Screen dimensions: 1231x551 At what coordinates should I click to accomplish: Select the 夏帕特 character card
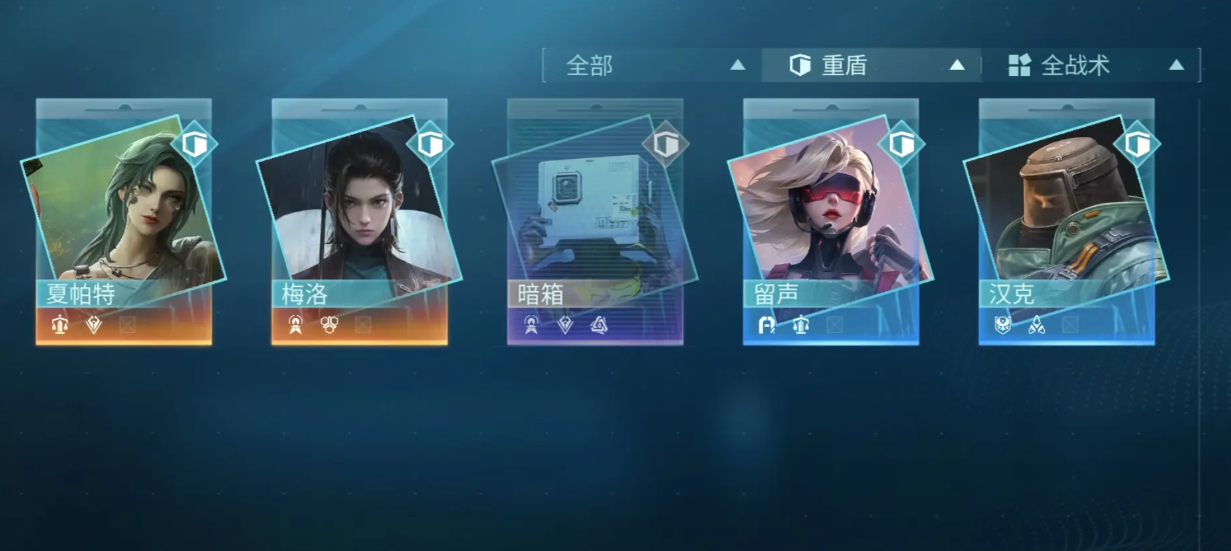point(124,222)
